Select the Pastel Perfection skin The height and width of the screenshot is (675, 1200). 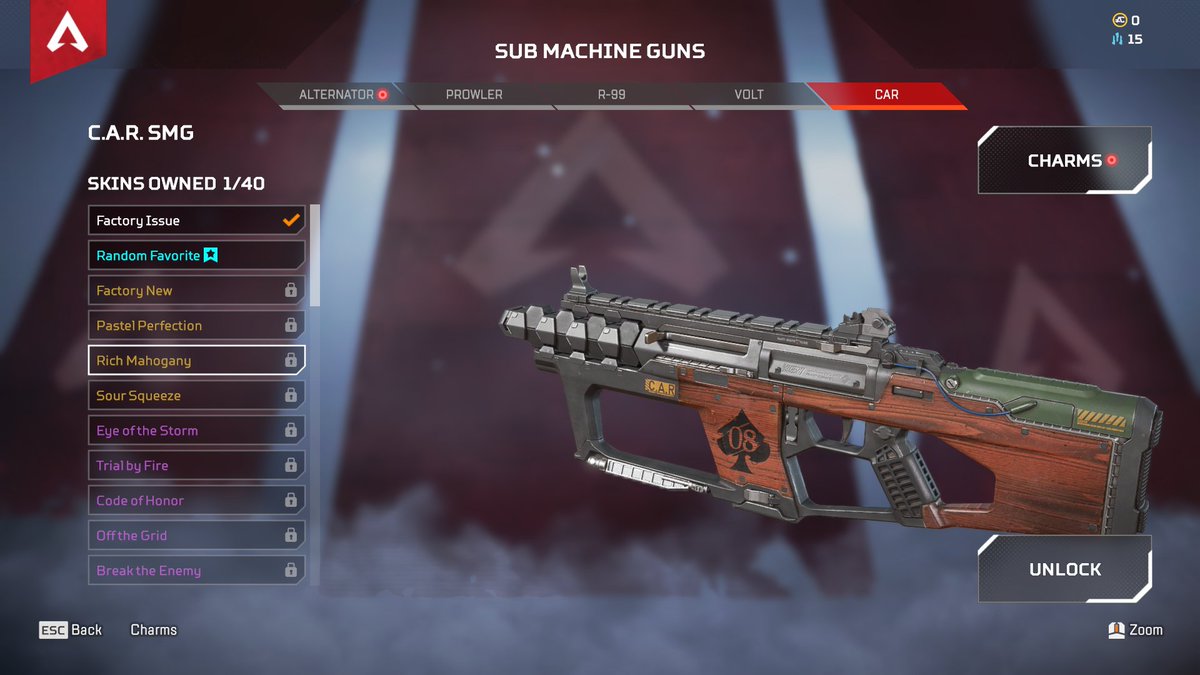[x=196, y=326]
